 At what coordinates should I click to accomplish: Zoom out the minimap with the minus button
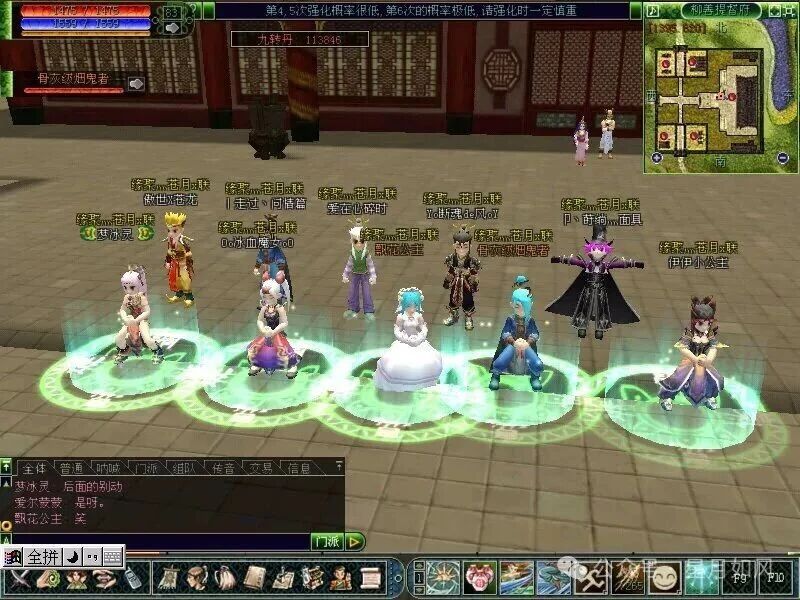(x=783, y=158)
